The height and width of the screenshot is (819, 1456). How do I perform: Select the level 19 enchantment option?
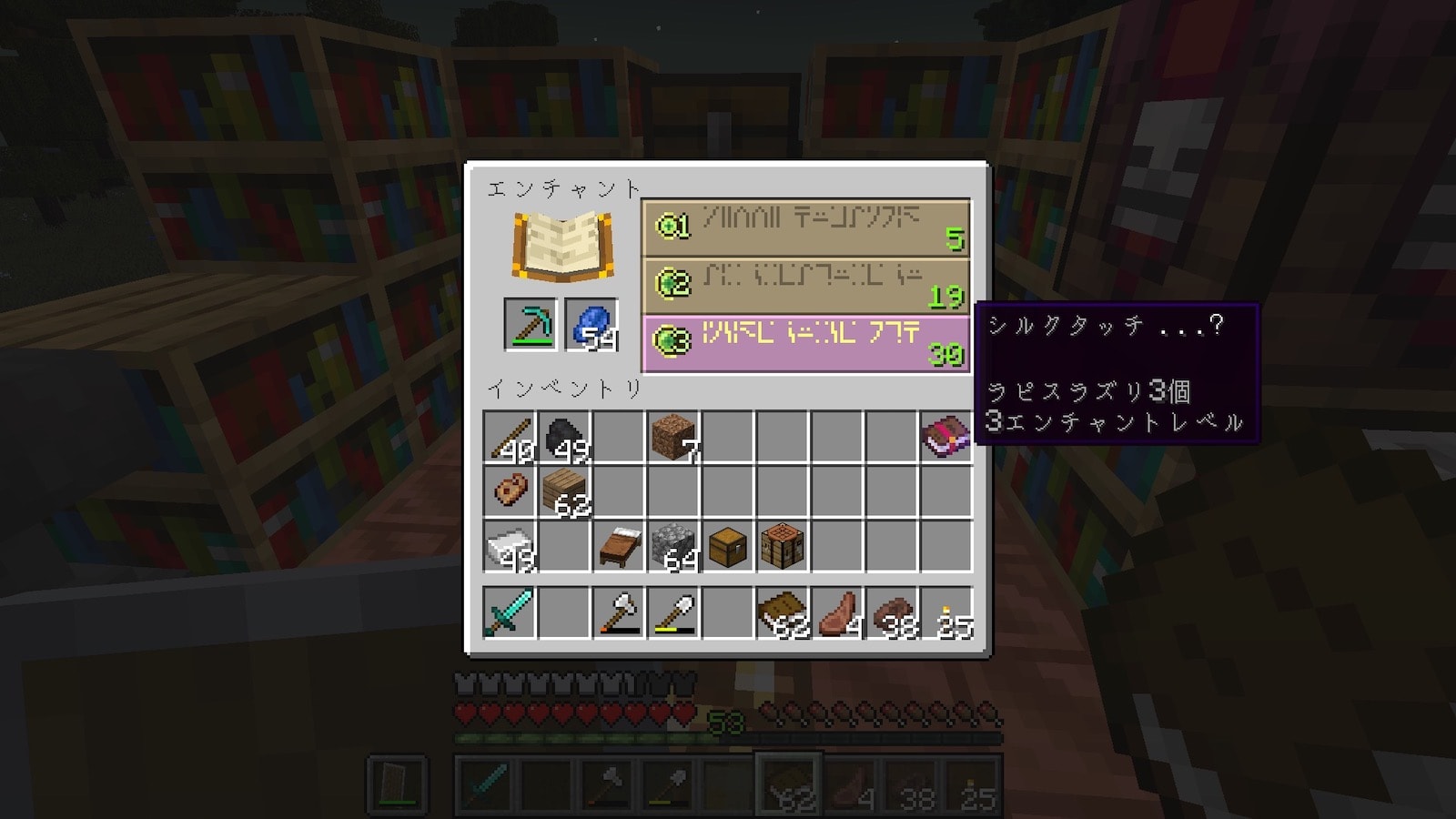pos(806,286)
